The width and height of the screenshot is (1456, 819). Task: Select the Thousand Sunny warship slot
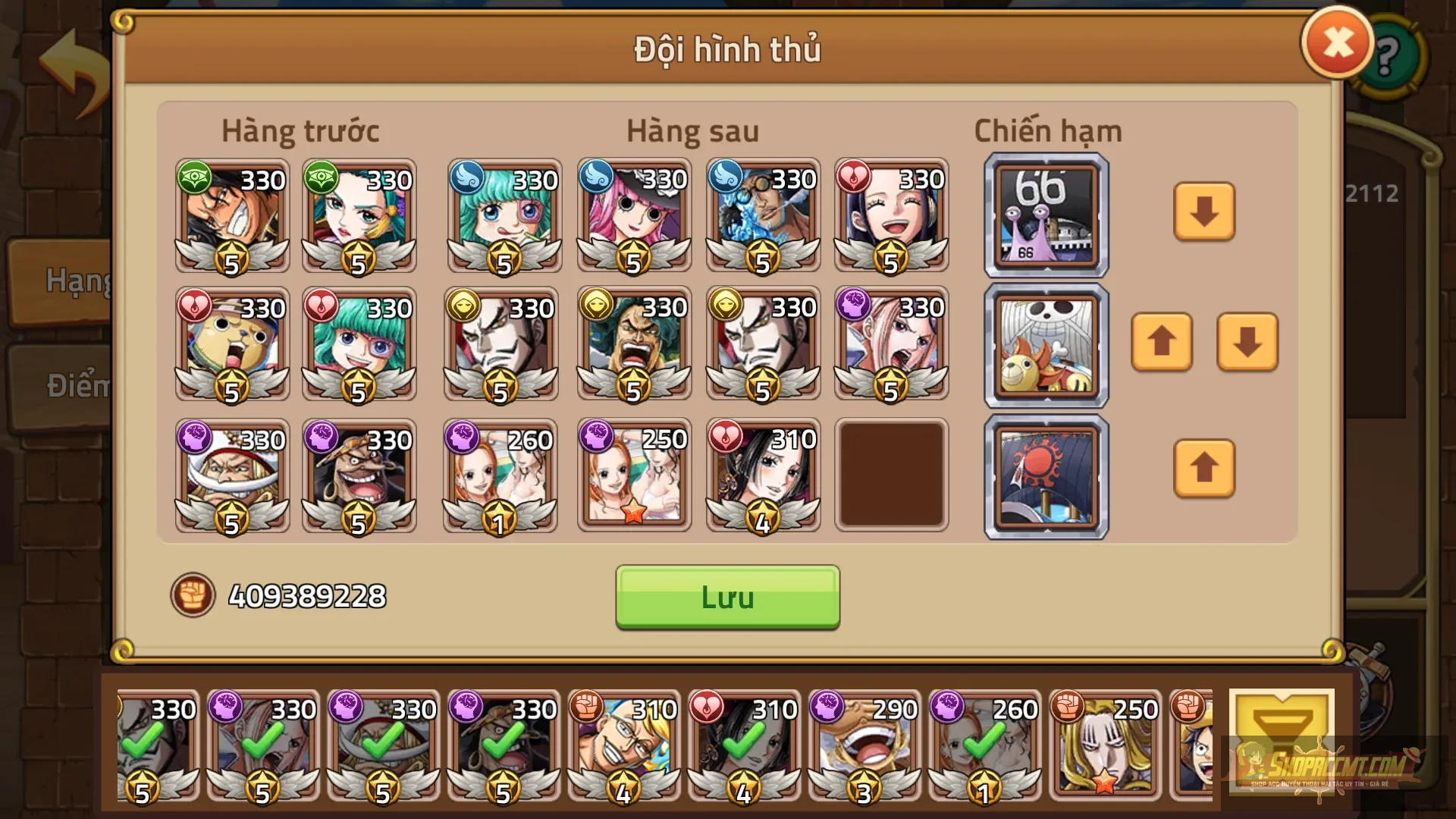[1045, 345]
